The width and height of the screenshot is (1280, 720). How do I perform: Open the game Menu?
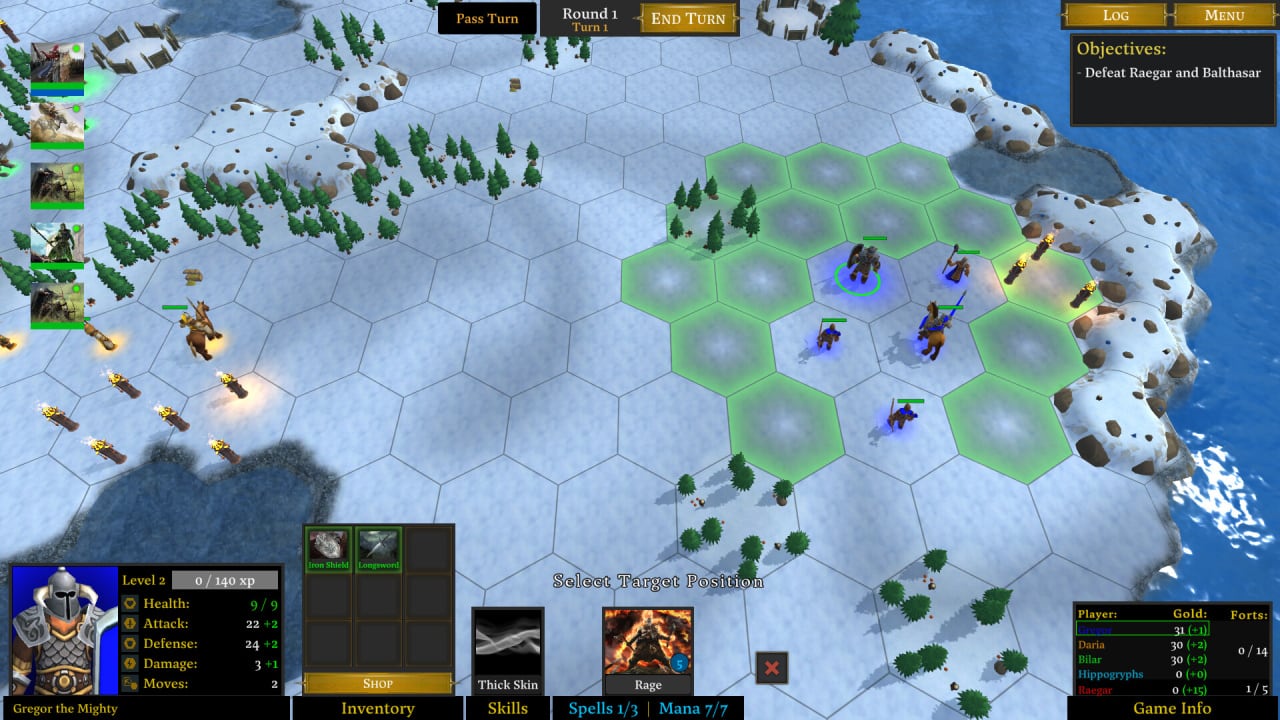click(x=1224, y=15)
